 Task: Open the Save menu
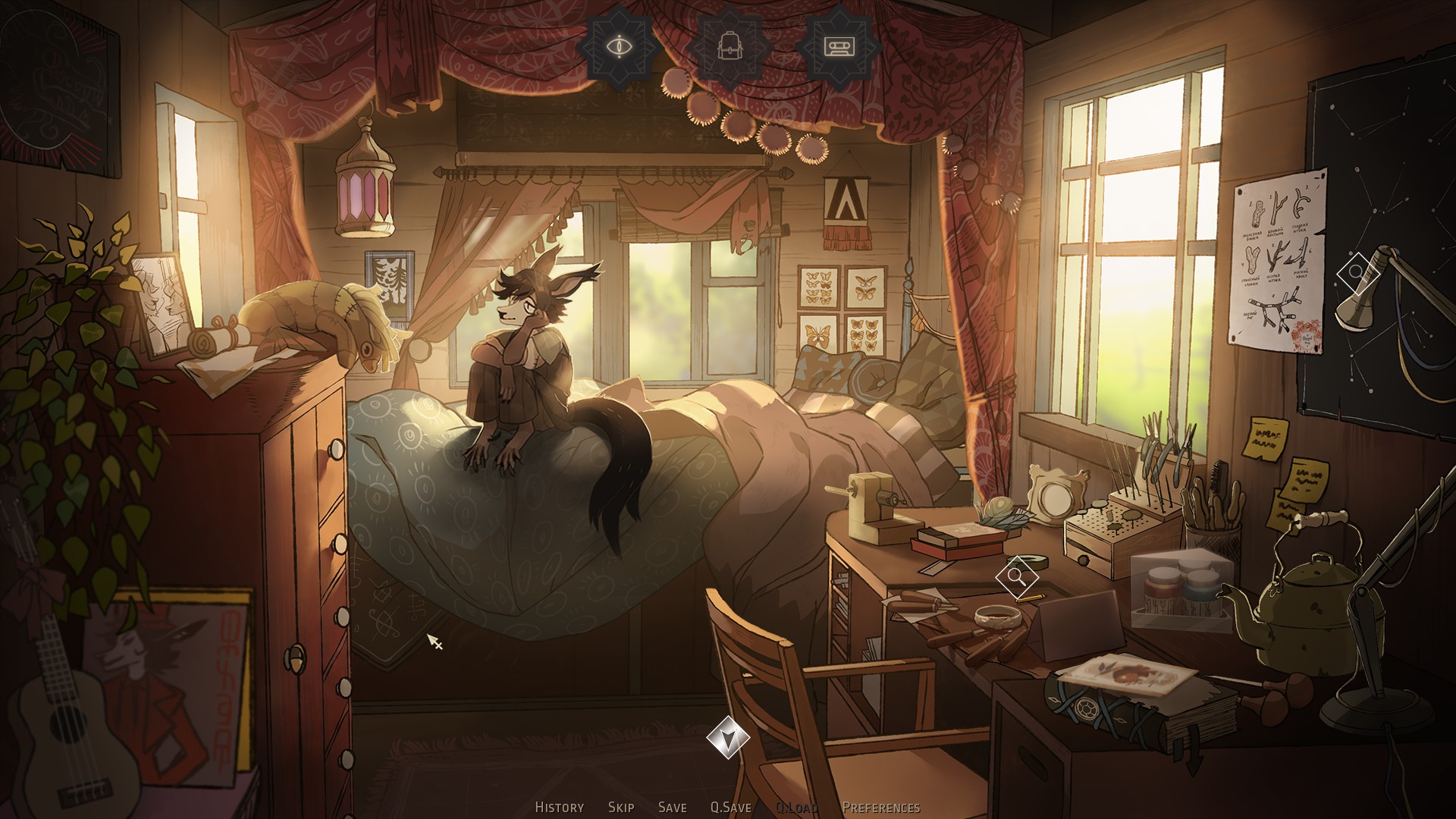[672, 808]
